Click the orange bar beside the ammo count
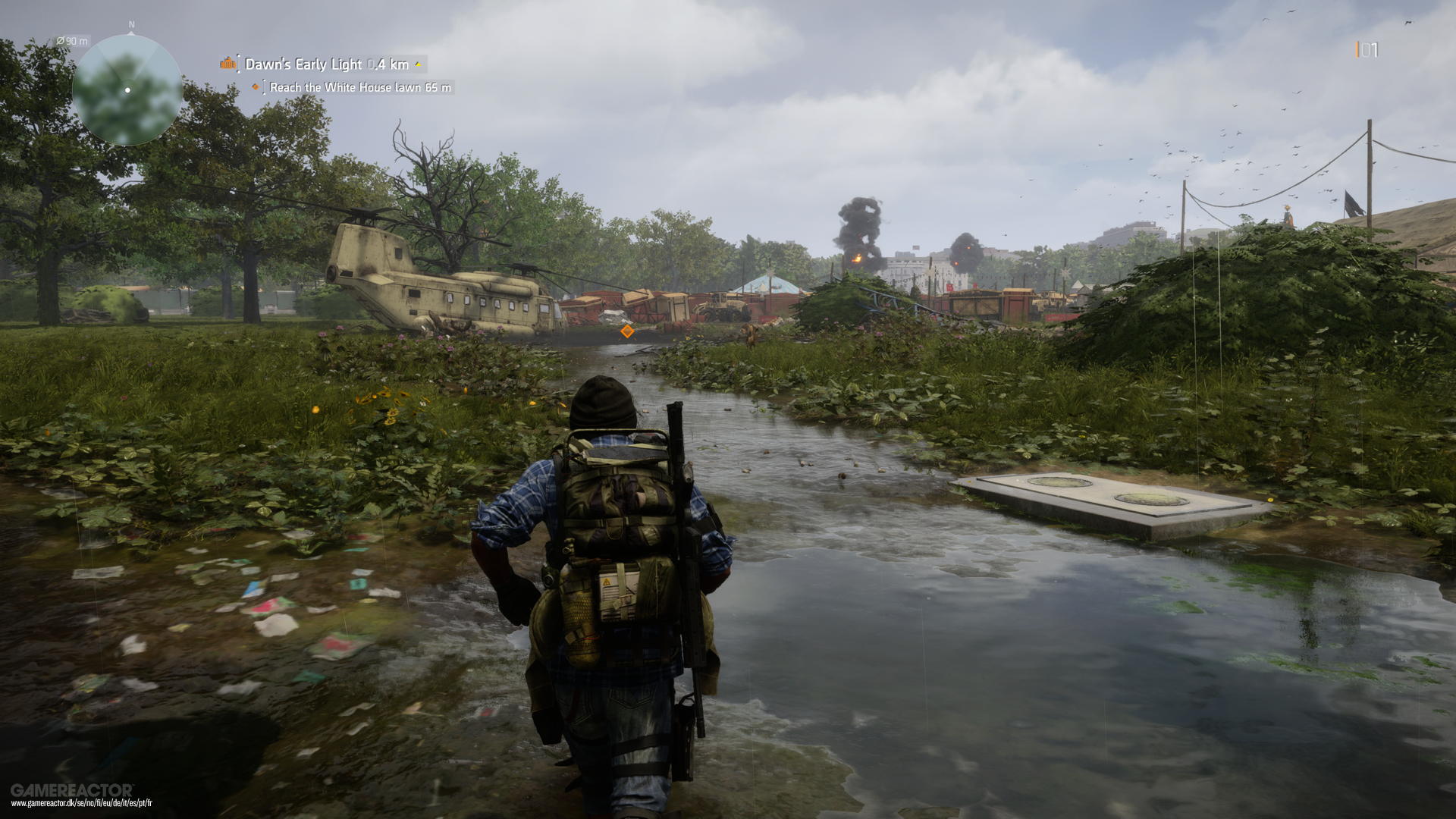This screenshot has height=819, width=1456. pos(1357,50)
